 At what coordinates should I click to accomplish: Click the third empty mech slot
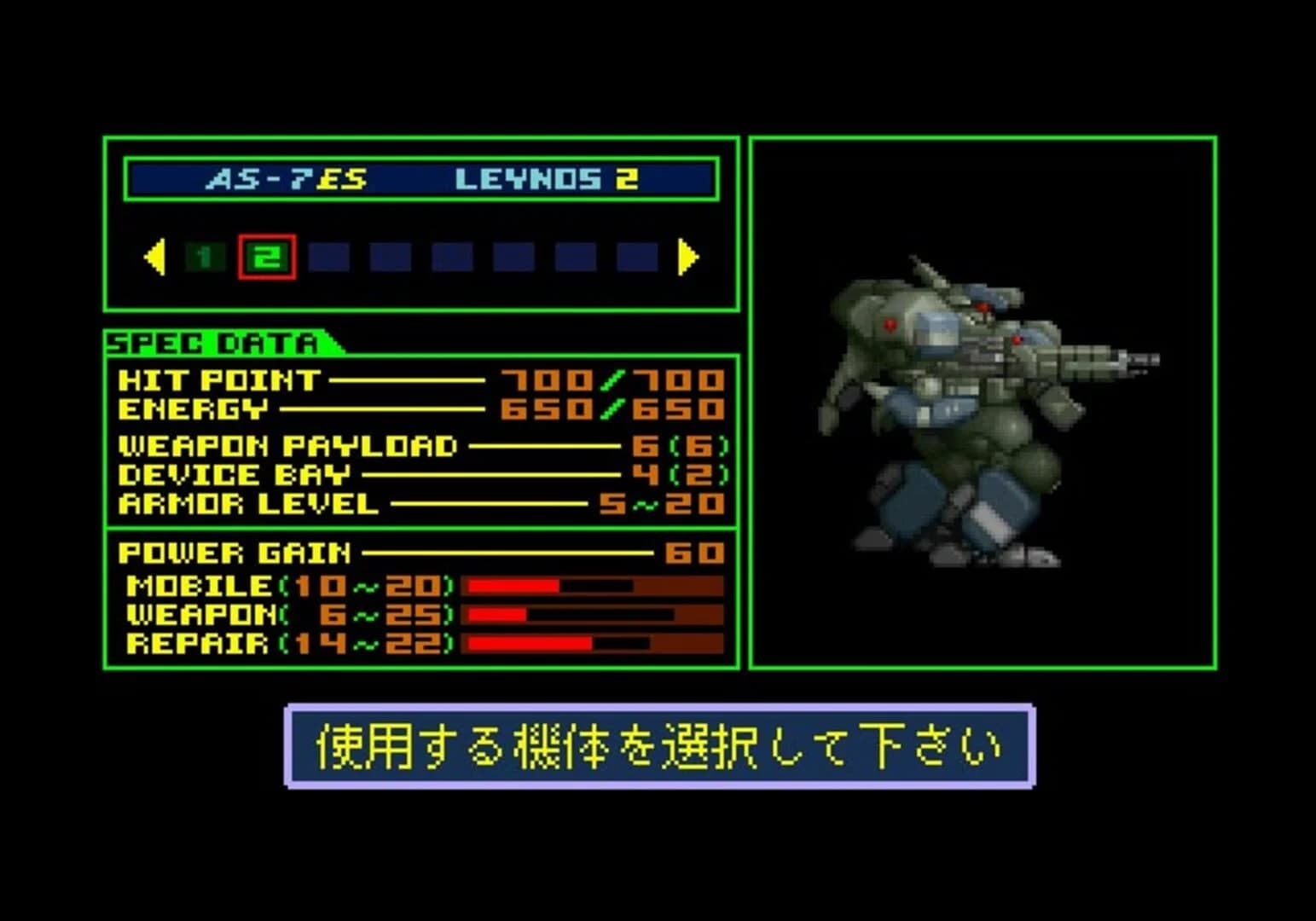pyautogui.click(x=330, y=255)
